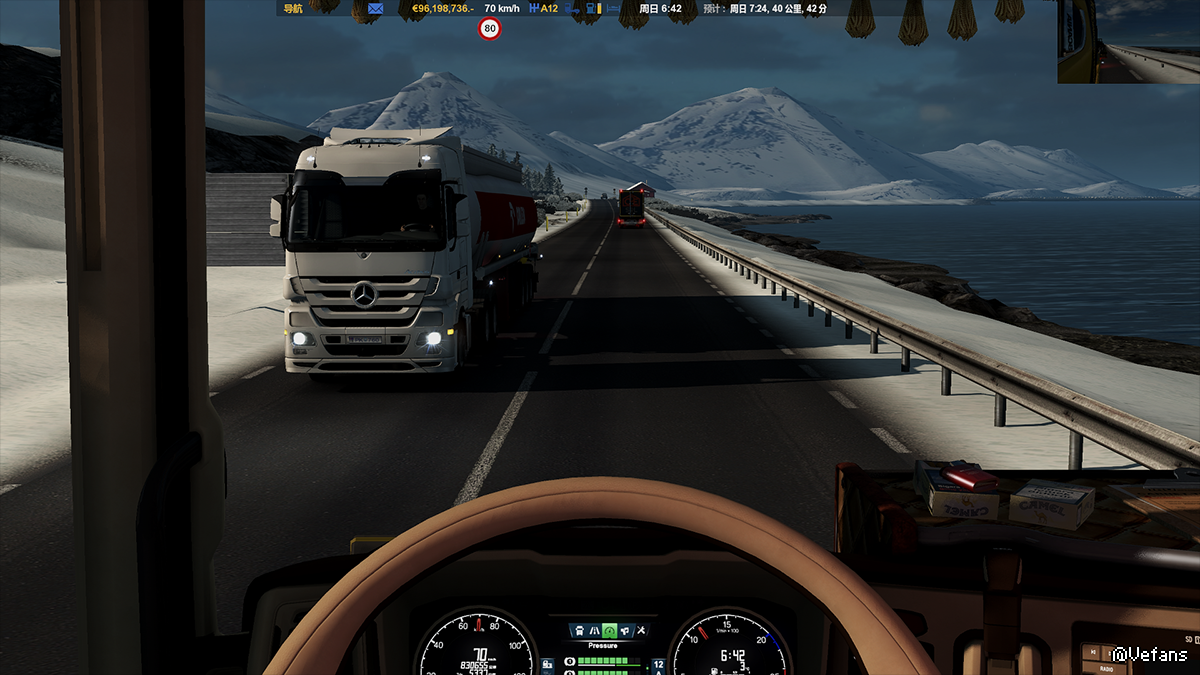The height and width of the screenshot is (675, 1200).
Task: Open the 导航 navigation label
Action: (292, 9)
